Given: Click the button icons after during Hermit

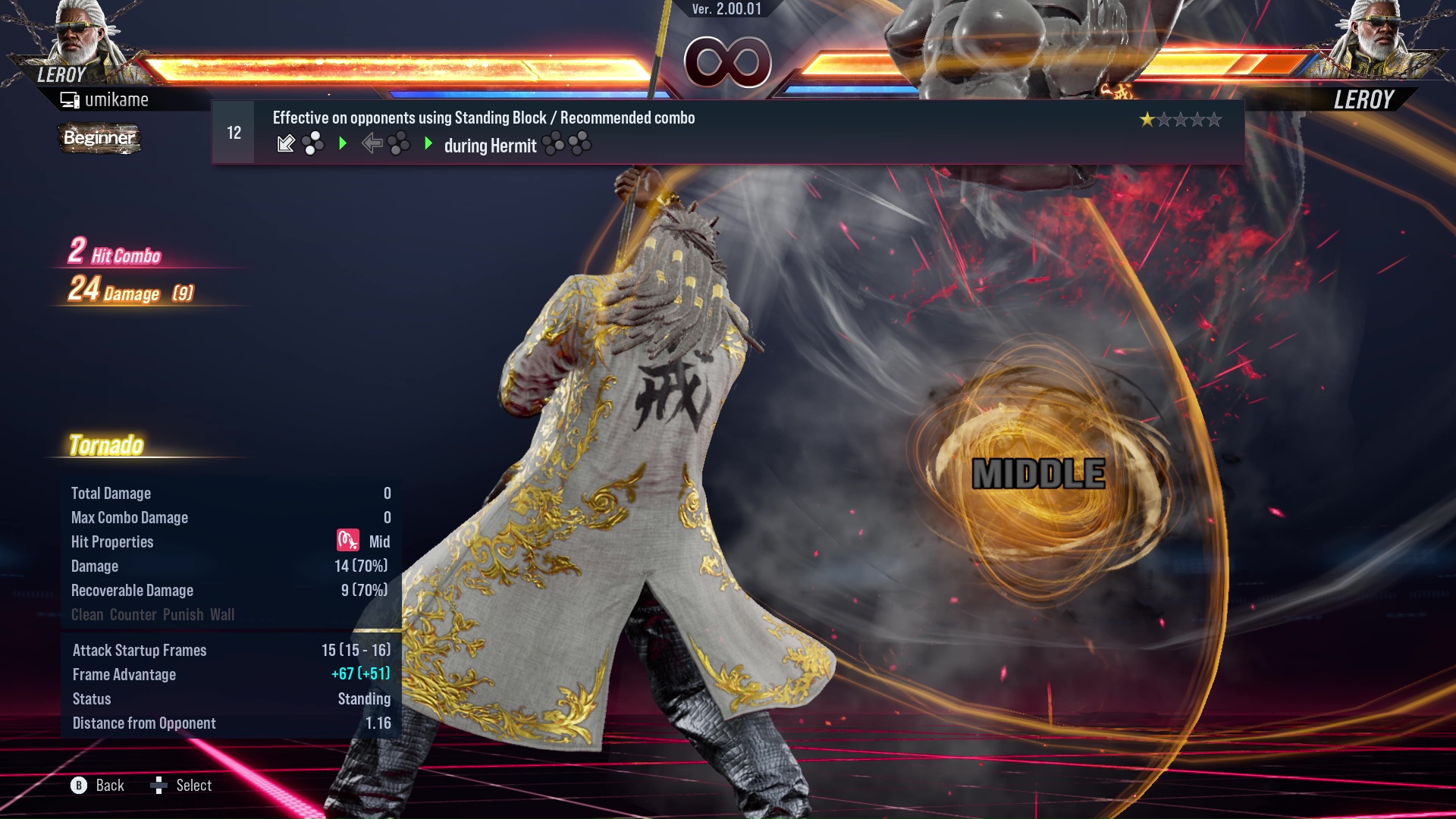Looking at the screenshot, I should [567, 144].
